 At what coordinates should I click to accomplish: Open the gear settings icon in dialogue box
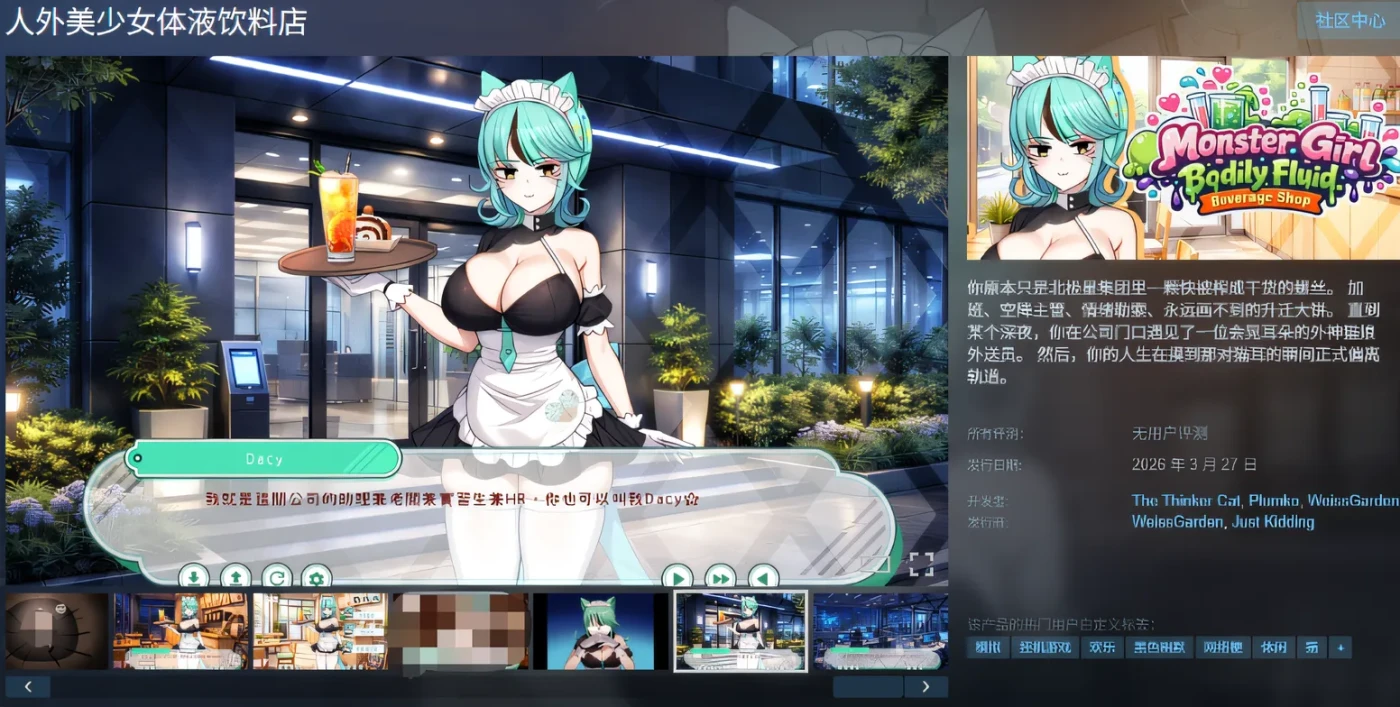(316, 577)
